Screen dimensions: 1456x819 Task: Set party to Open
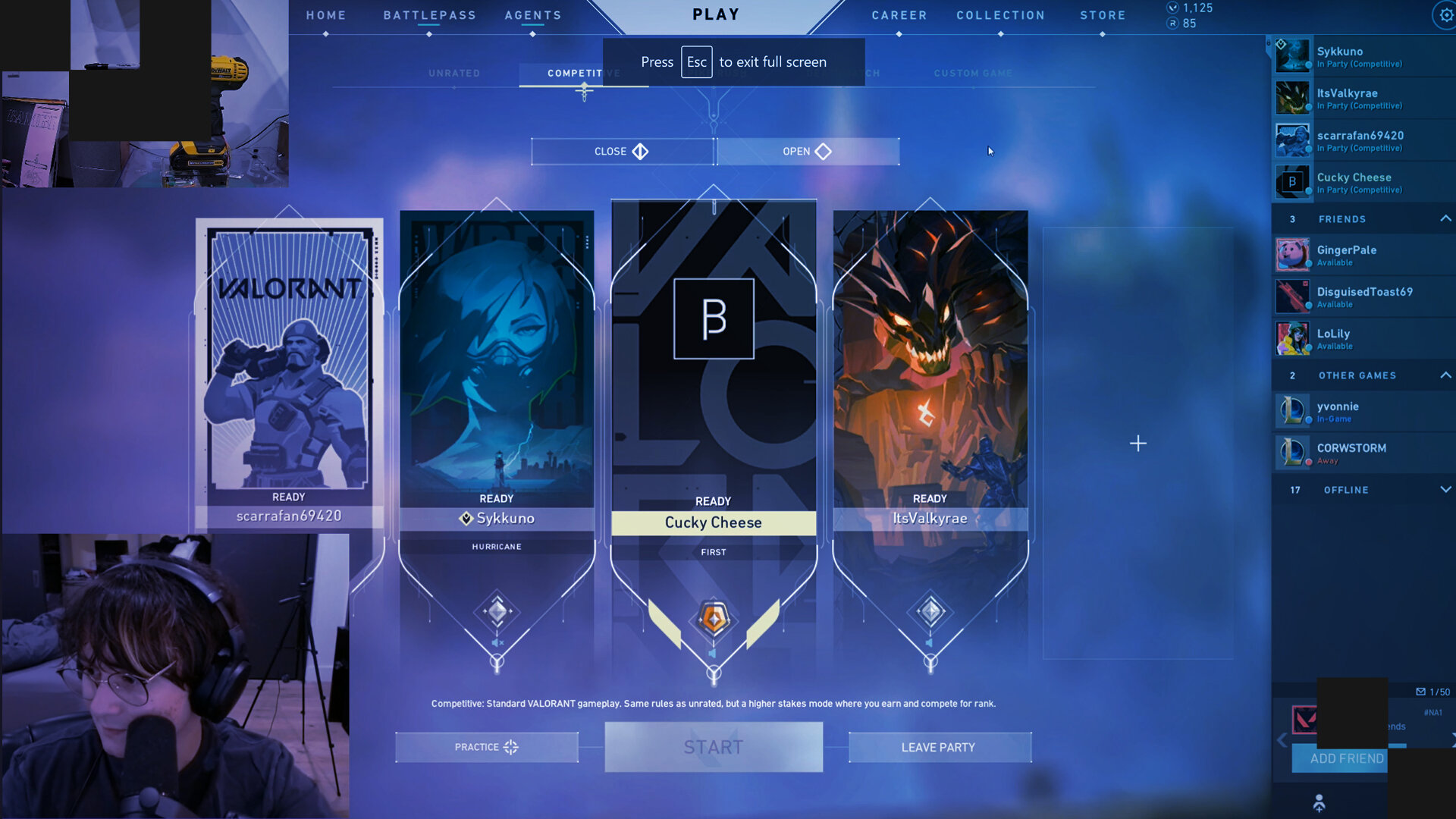tap(808, 152)
